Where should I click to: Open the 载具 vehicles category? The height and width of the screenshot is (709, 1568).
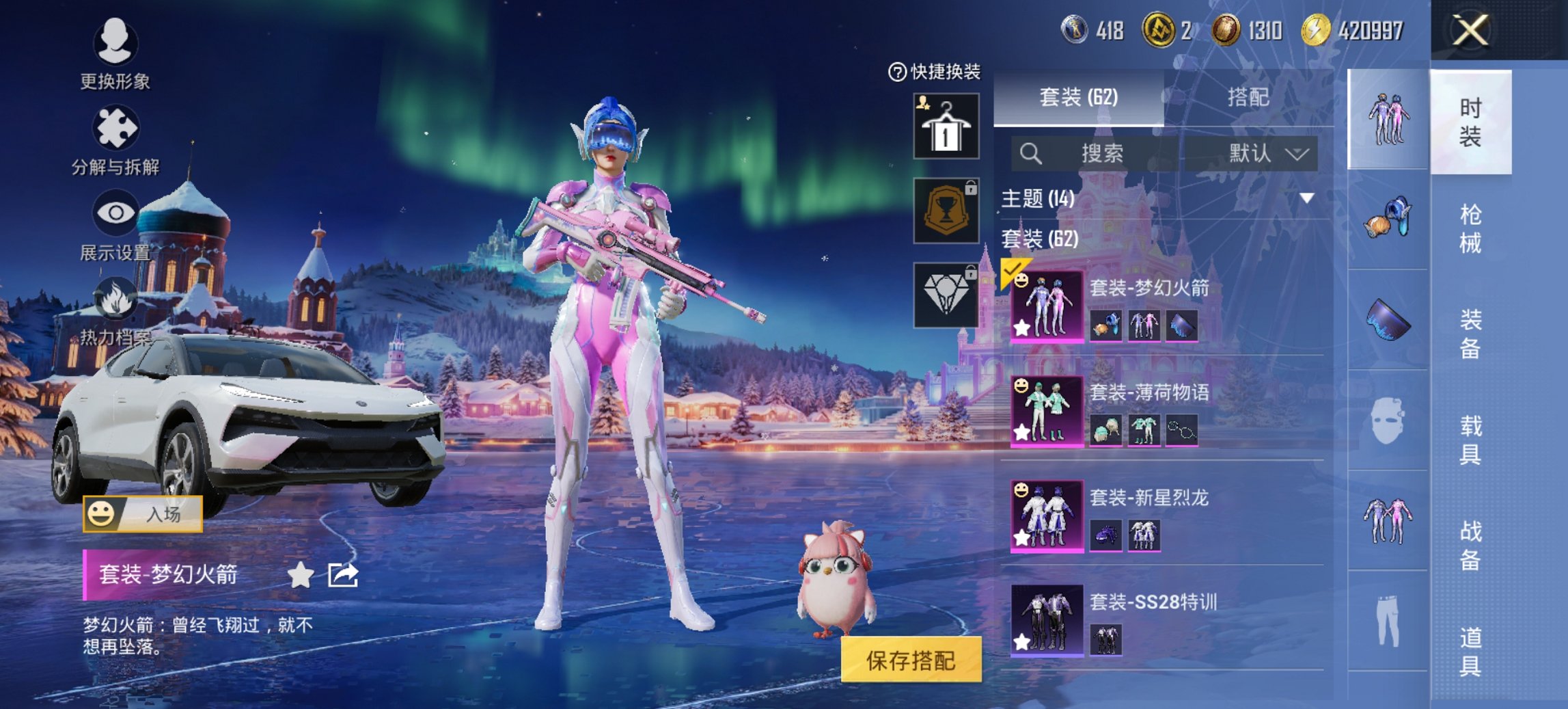pyautogui.click(x=1470, y=440)
